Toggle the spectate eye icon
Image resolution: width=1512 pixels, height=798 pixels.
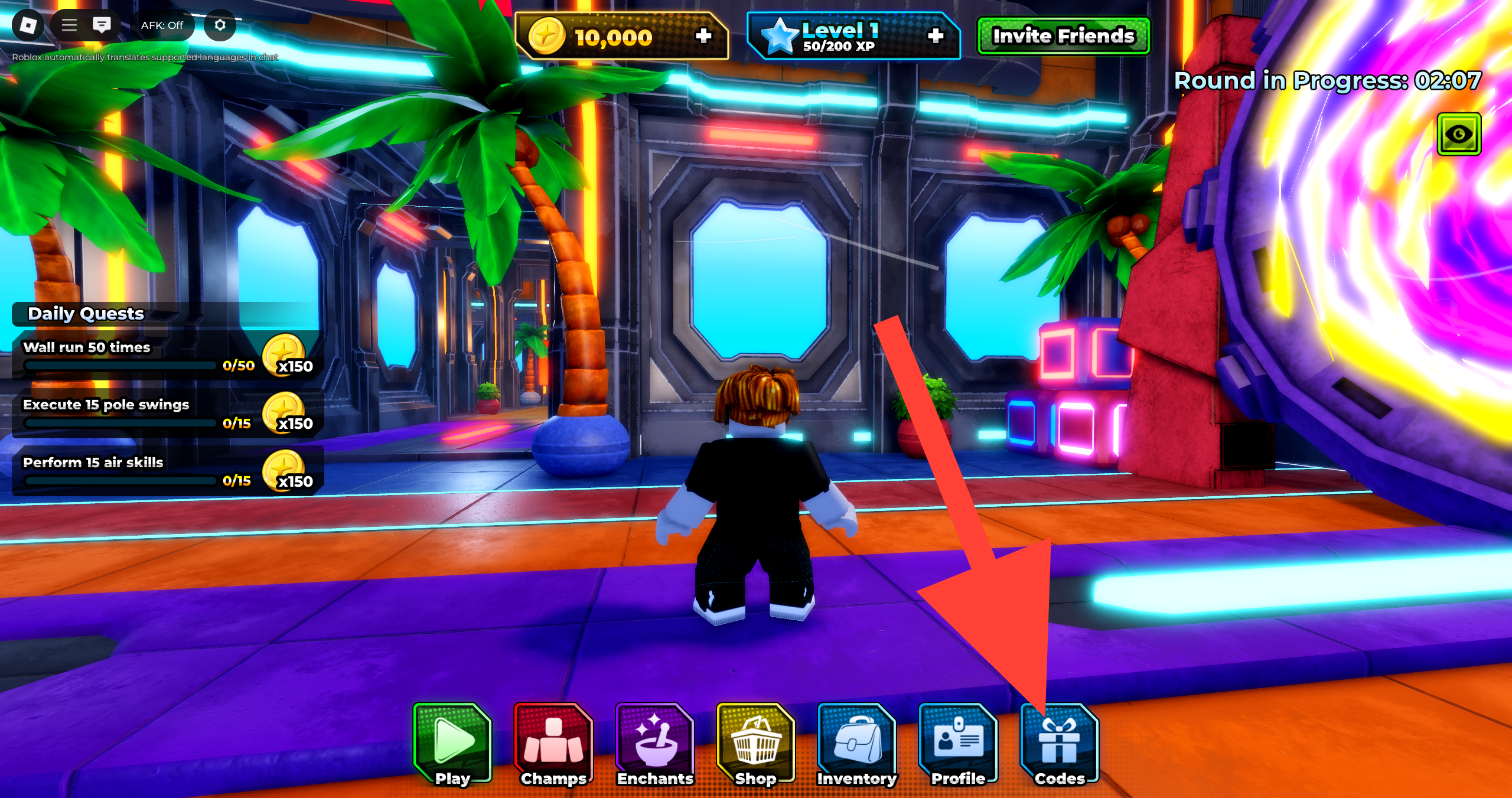(x=1459, y=134)
